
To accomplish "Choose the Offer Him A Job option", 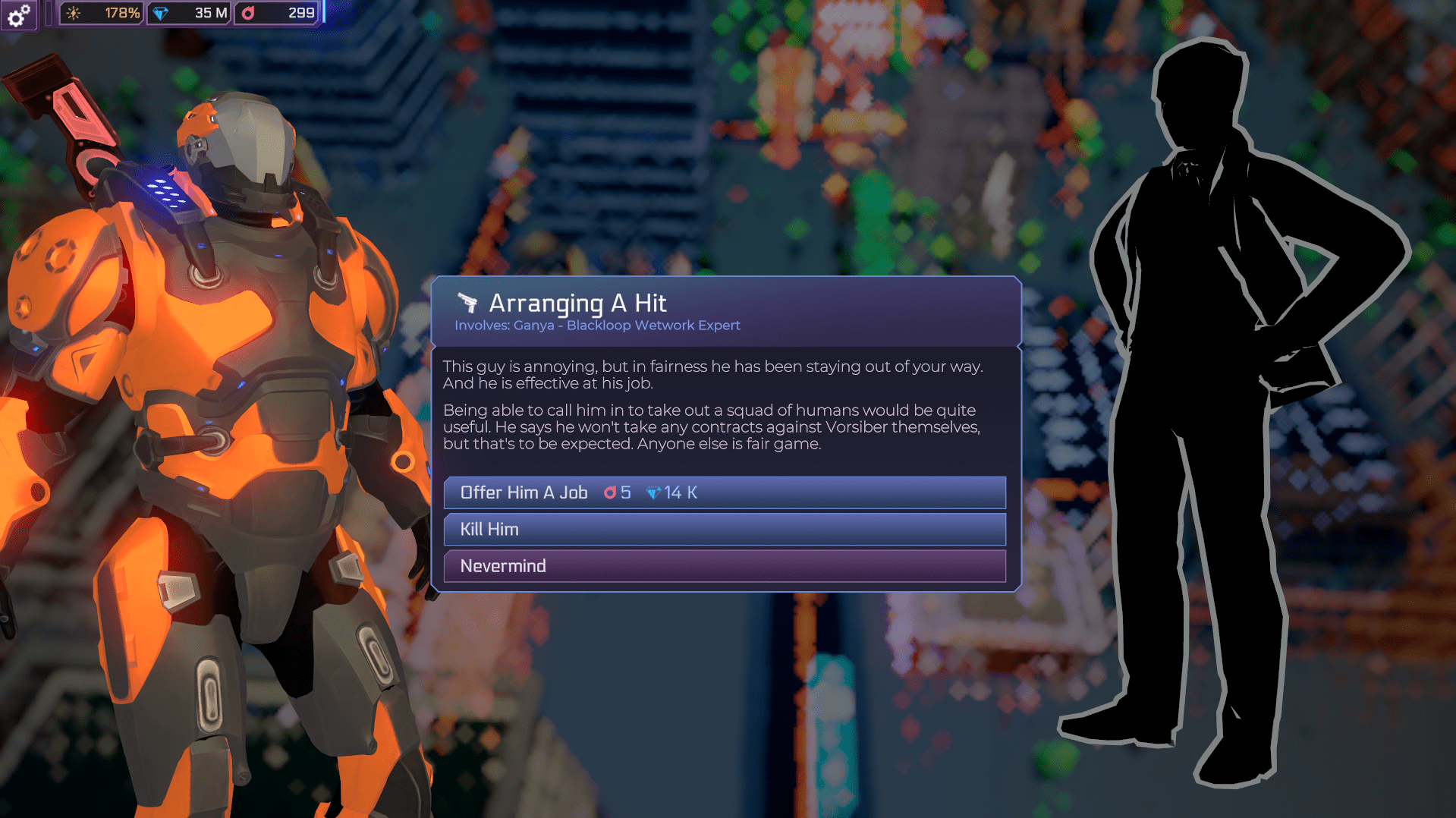I will 724,492.
